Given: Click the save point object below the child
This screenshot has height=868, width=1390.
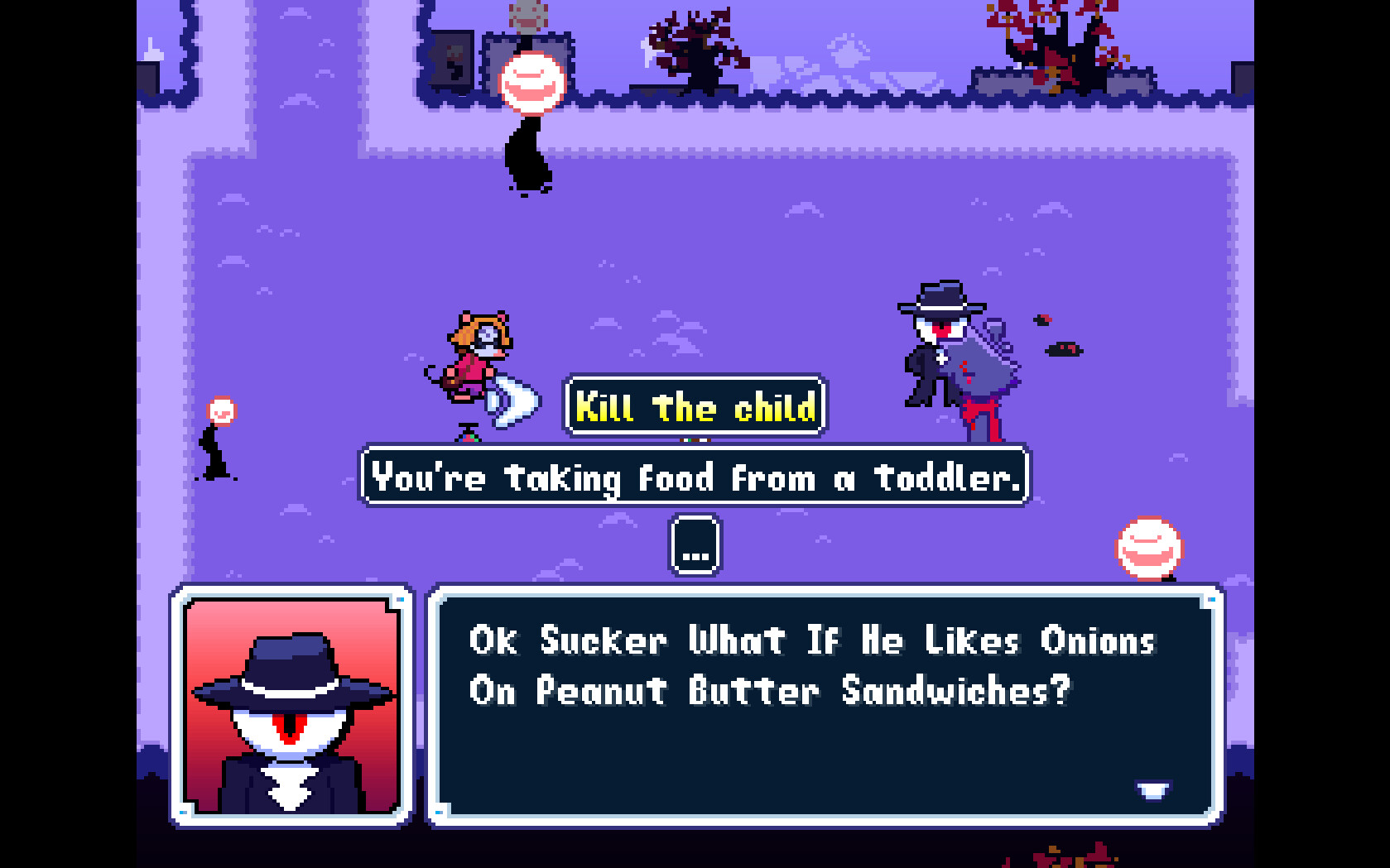Looking at the screenshot, I should point(466,432).
